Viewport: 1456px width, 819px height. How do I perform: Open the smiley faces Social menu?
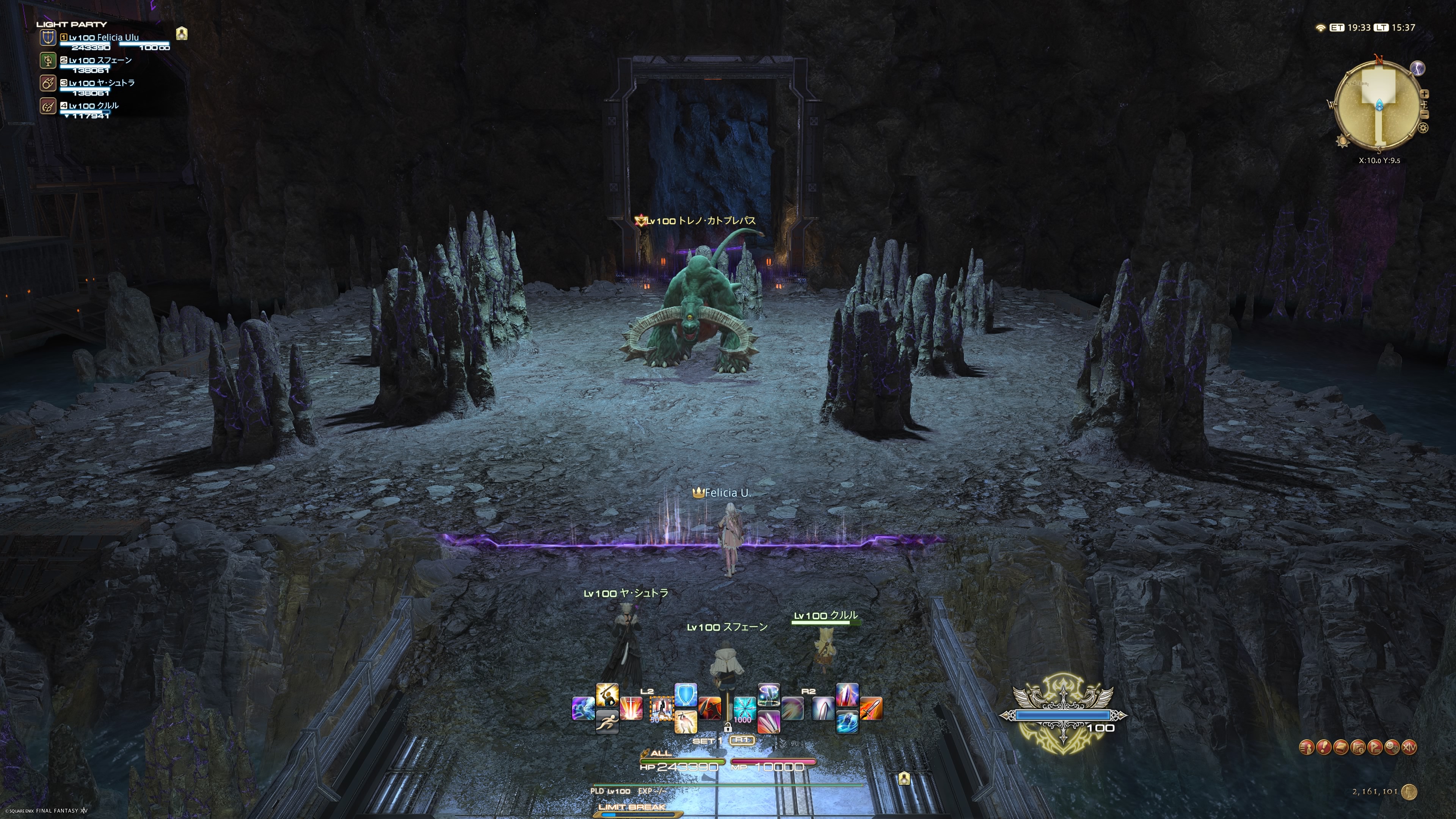pos(1392,747)
